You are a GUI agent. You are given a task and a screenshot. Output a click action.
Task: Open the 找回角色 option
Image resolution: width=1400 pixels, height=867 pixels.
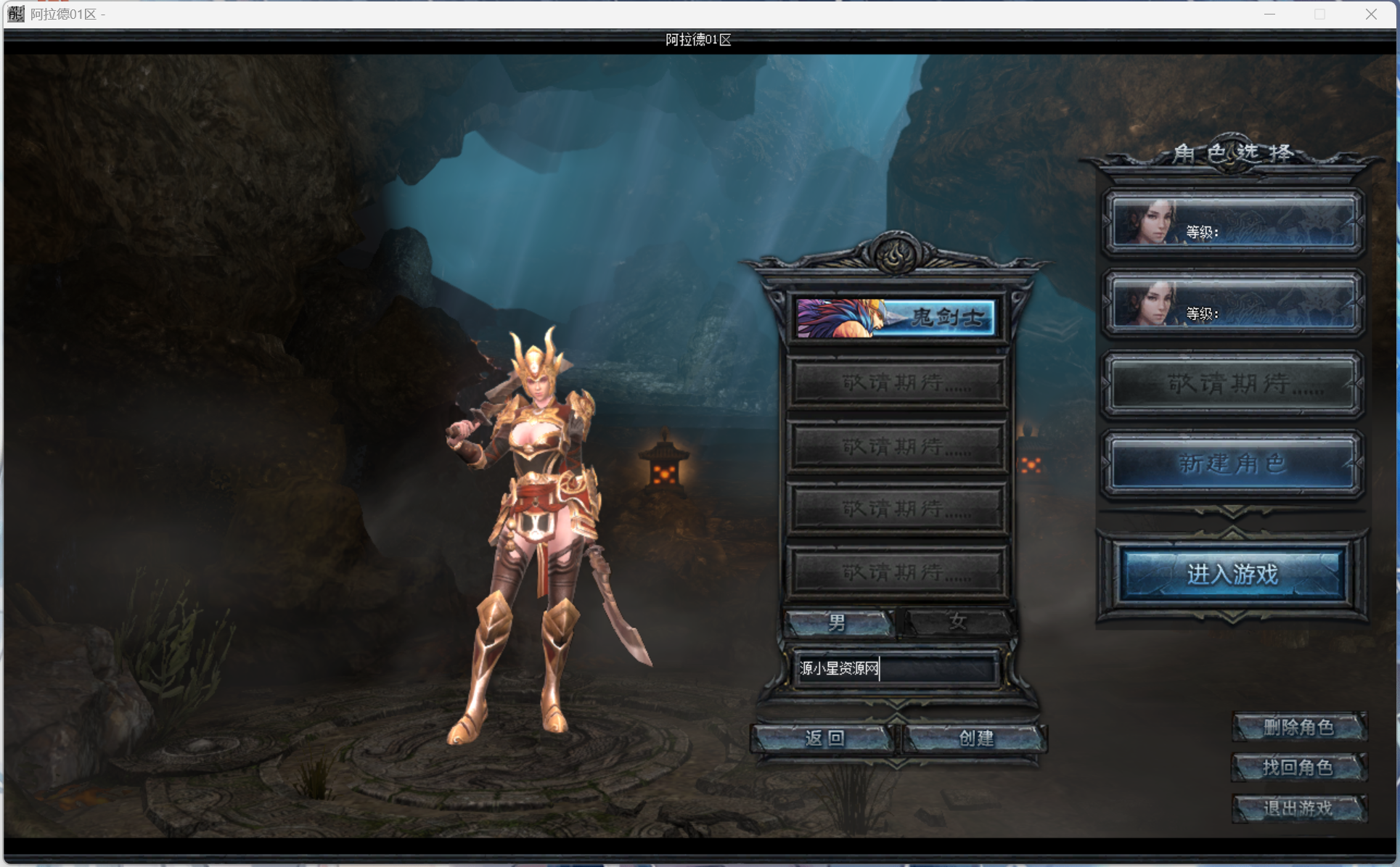point(1298,767)
